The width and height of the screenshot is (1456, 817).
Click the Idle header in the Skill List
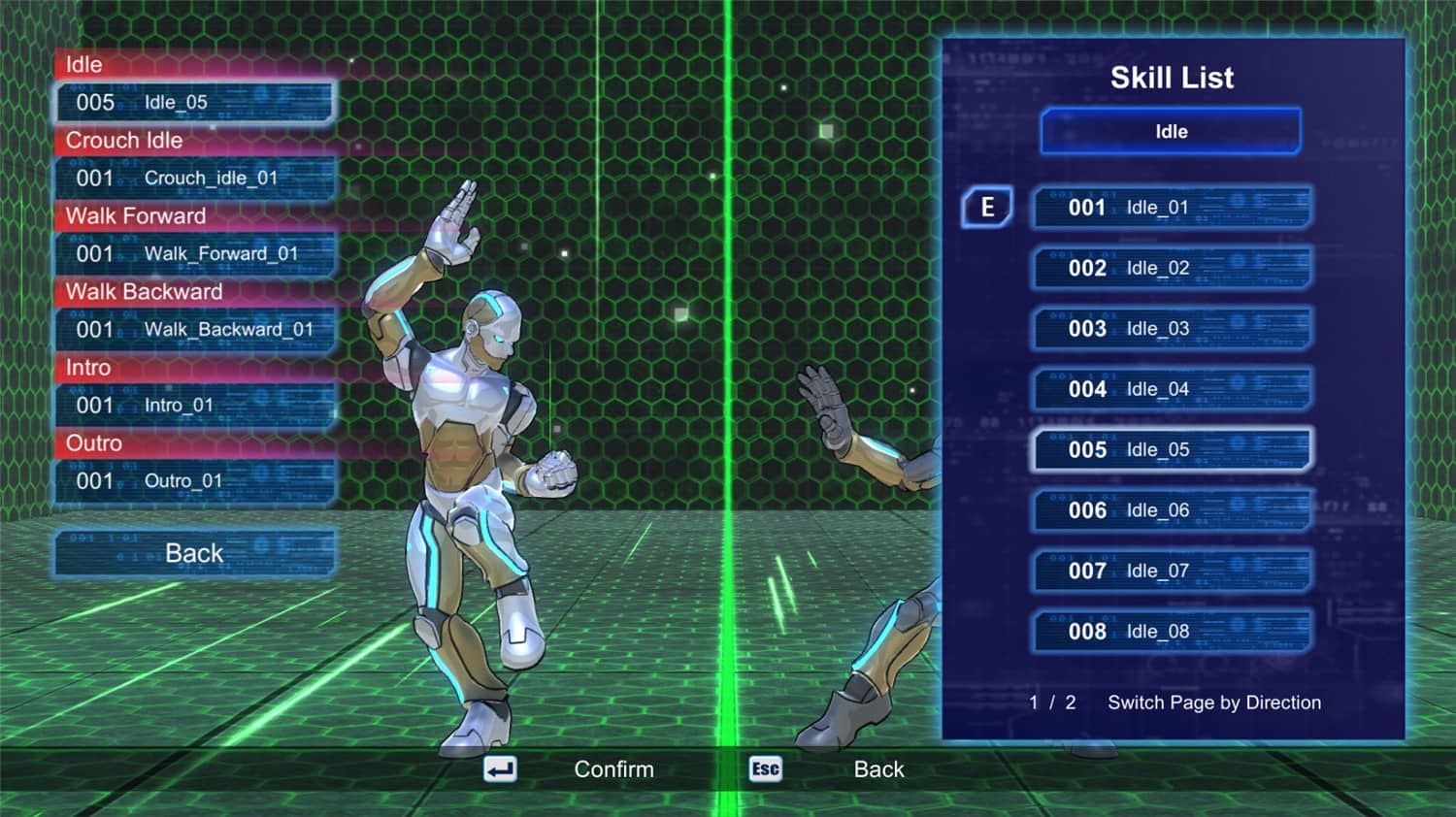1170,131
